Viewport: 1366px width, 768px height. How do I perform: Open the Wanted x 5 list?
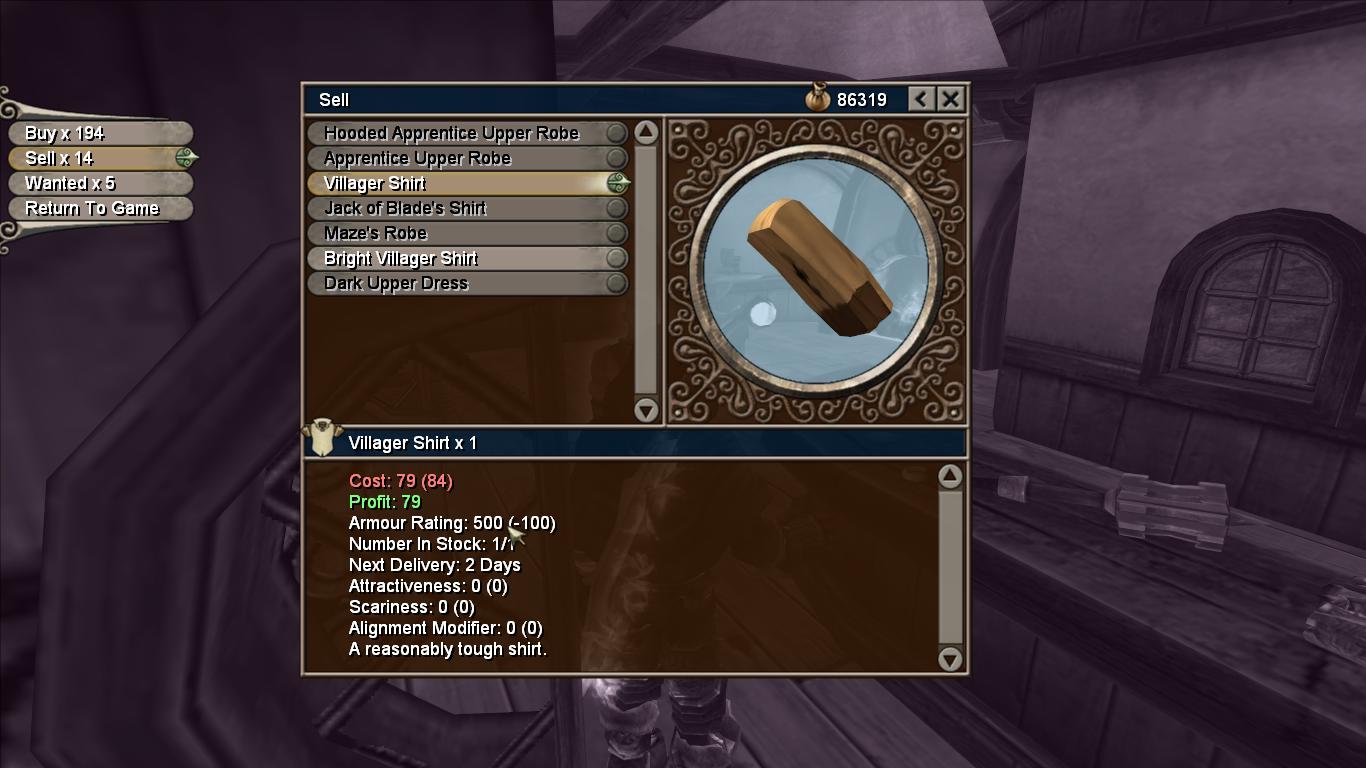(x=98, y=183)
